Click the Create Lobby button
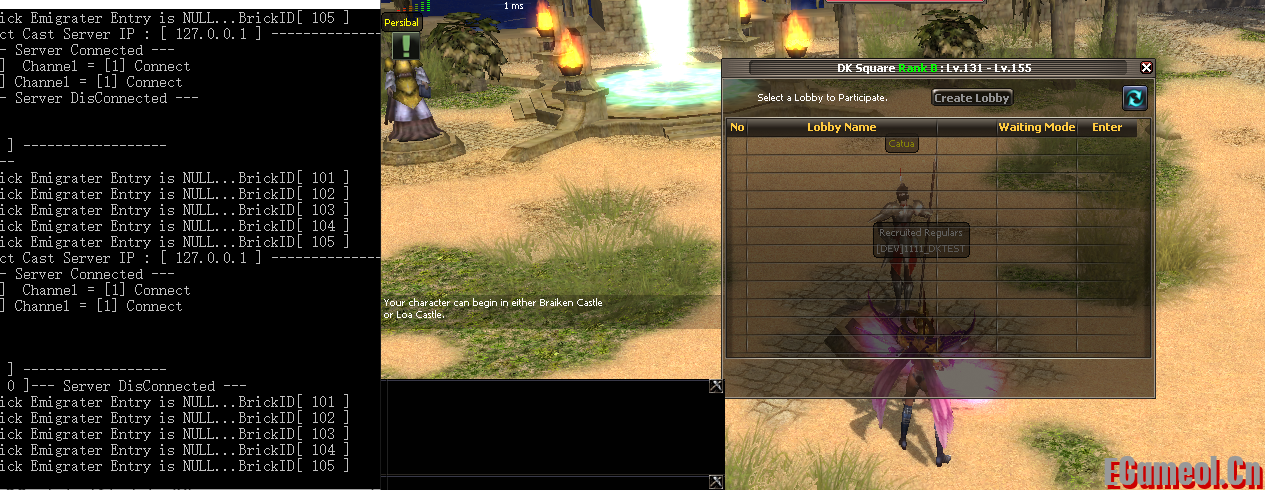1265x490 pixels. click(972, 98)
